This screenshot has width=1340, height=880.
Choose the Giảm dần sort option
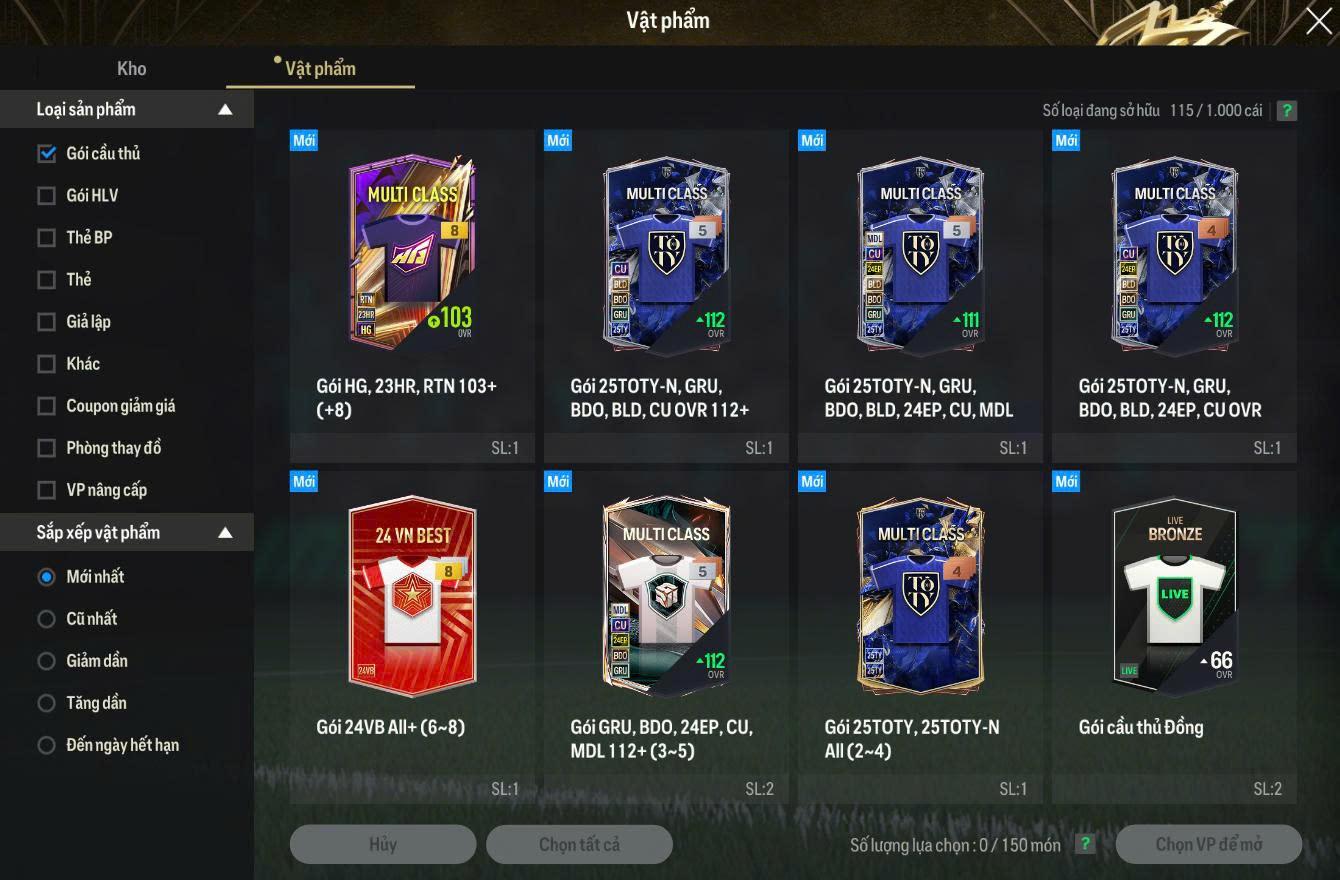coord(46,660)
